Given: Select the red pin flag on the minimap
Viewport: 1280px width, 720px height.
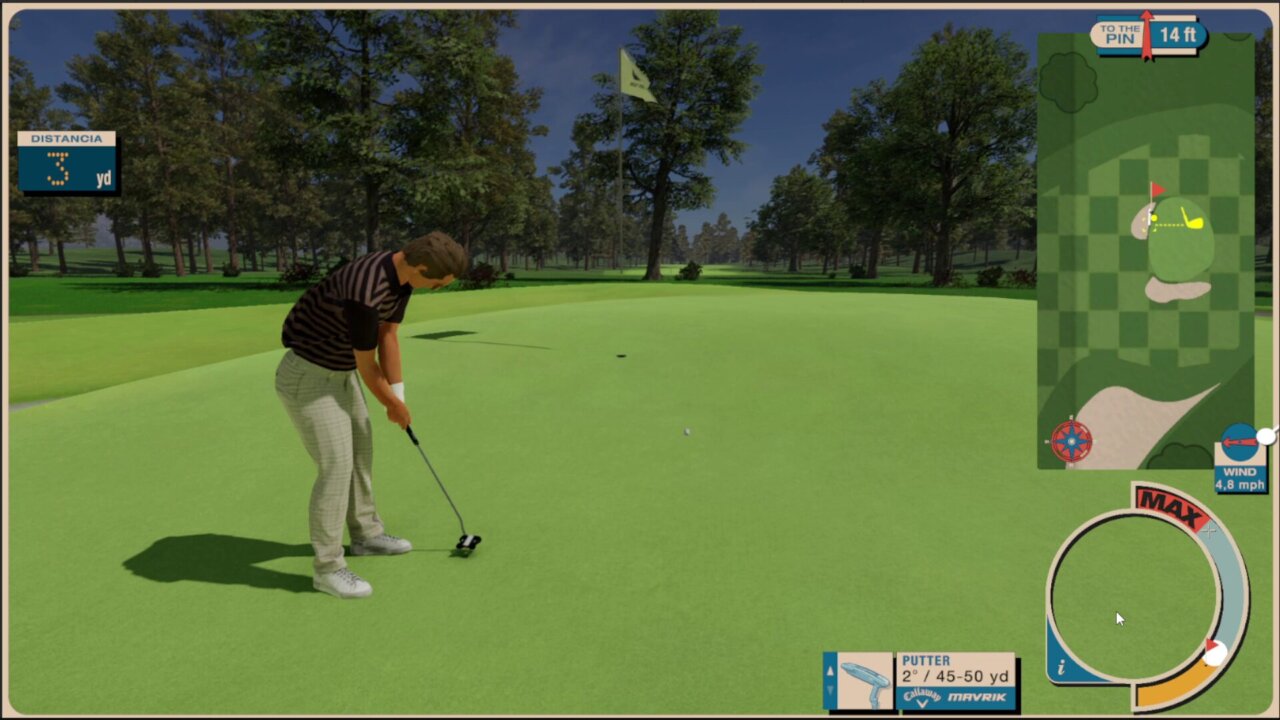Looking at the screenshot, I should pos(1156,190).
